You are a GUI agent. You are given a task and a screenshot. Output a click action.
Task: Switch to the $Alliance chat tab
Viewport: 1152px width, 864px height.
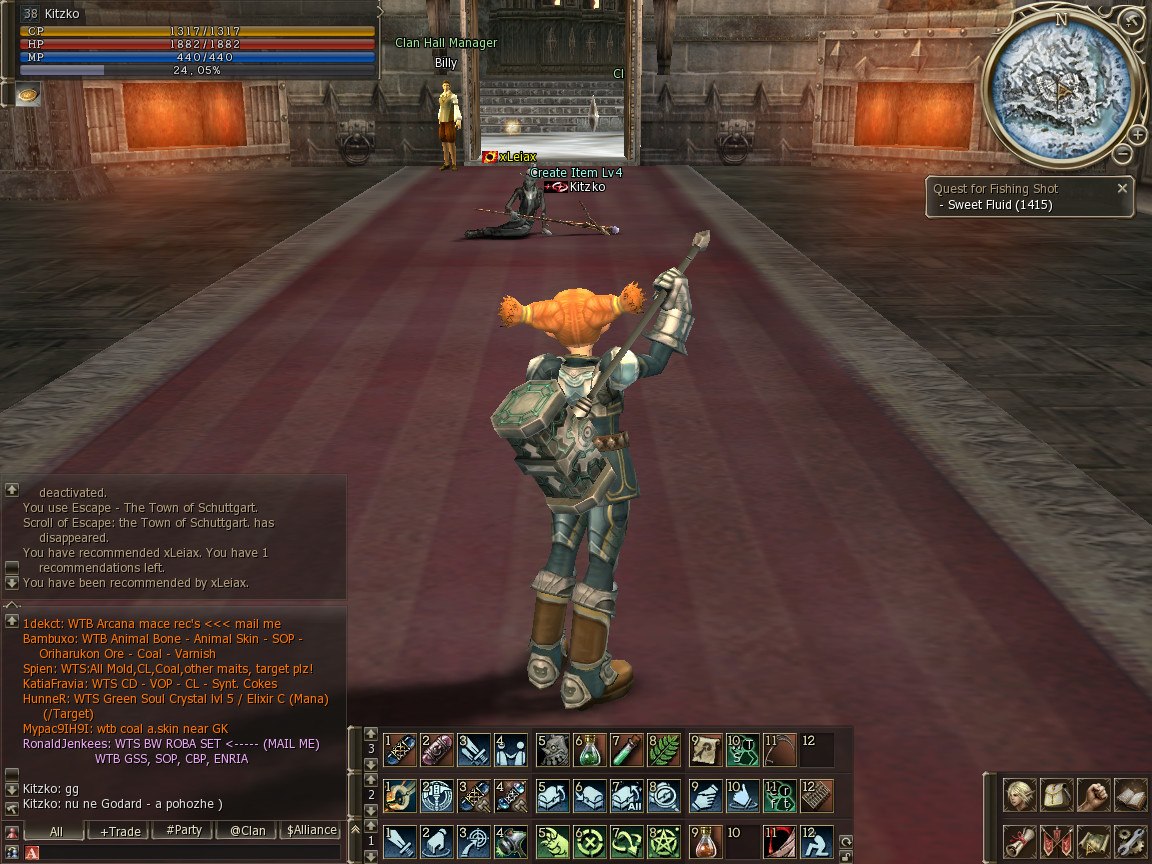pyautogui.click(x=310, y=830)
